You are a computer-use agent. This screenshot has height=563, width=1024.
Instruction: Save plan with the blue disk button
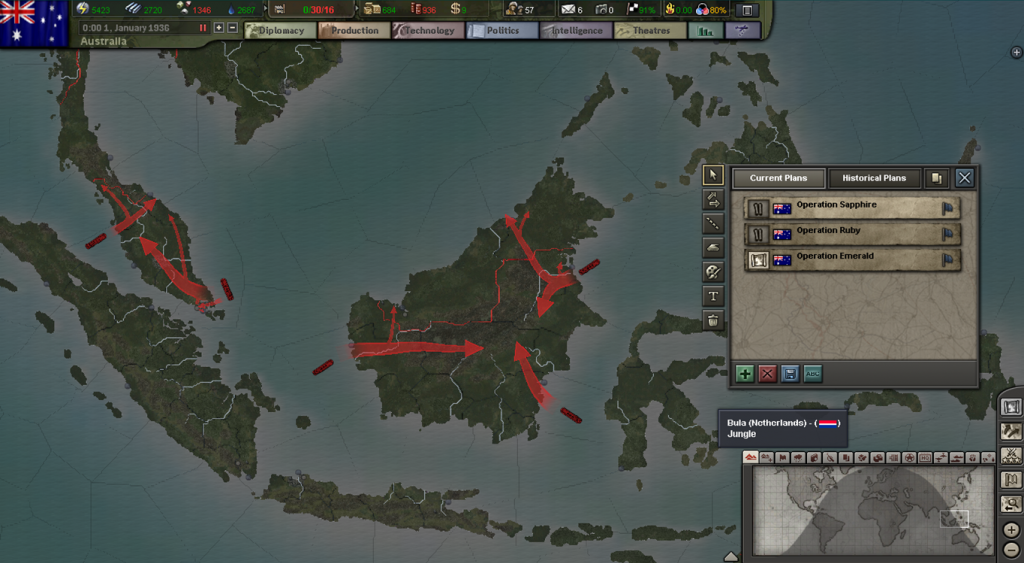click(x=790, y=373)
